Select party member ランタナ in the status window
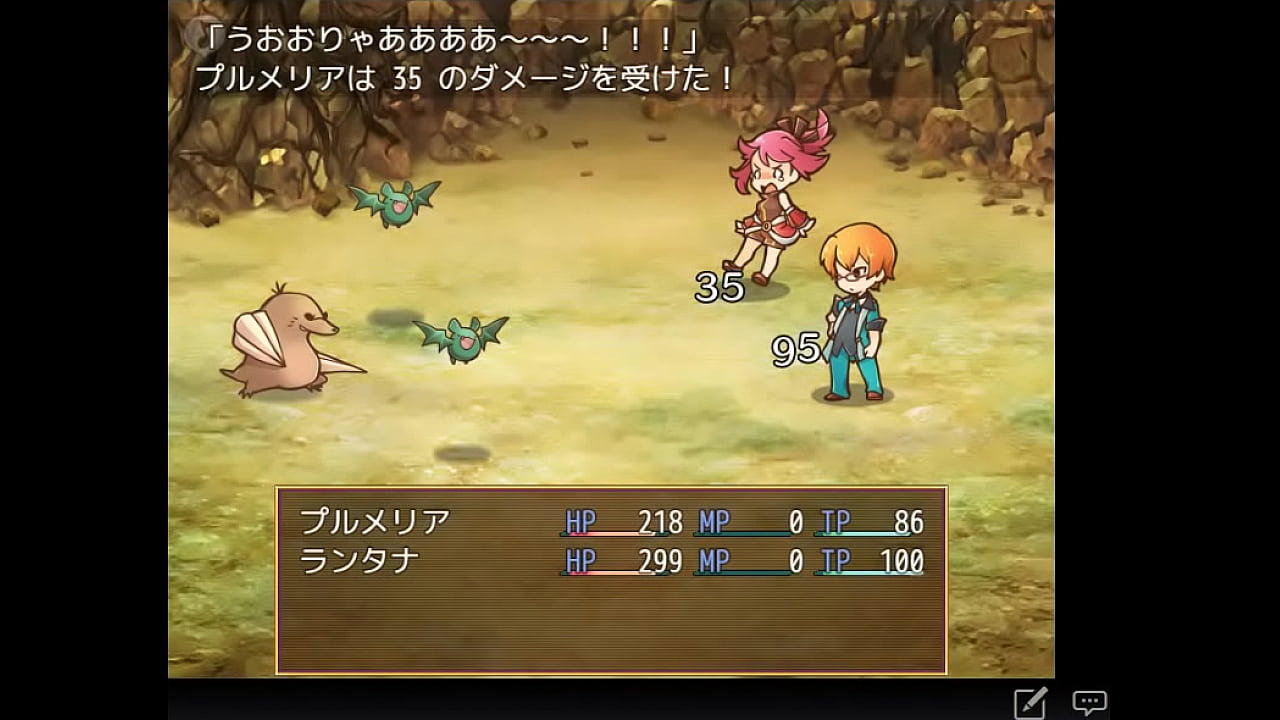The width and height of the screenshot is (1280, 720). coord(360,561)
